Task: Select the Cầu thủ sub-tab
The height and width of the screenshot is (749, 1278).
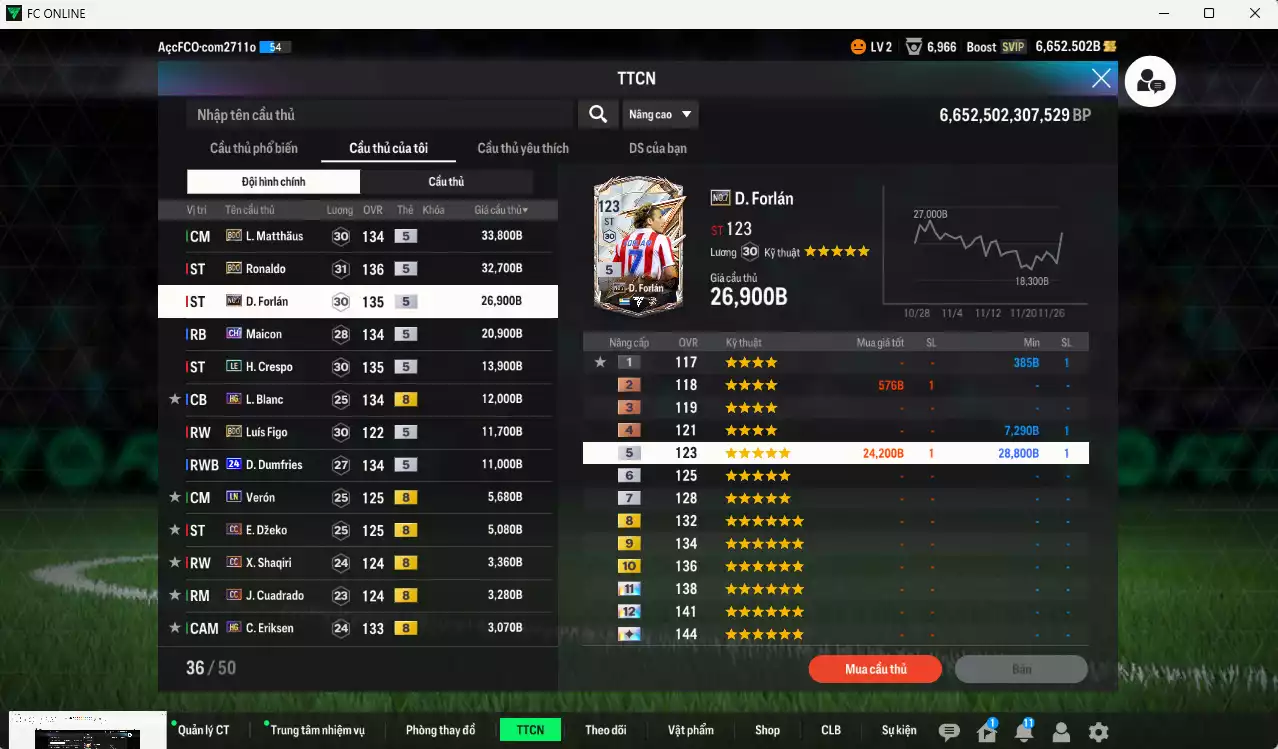Action: pos(446,182)
